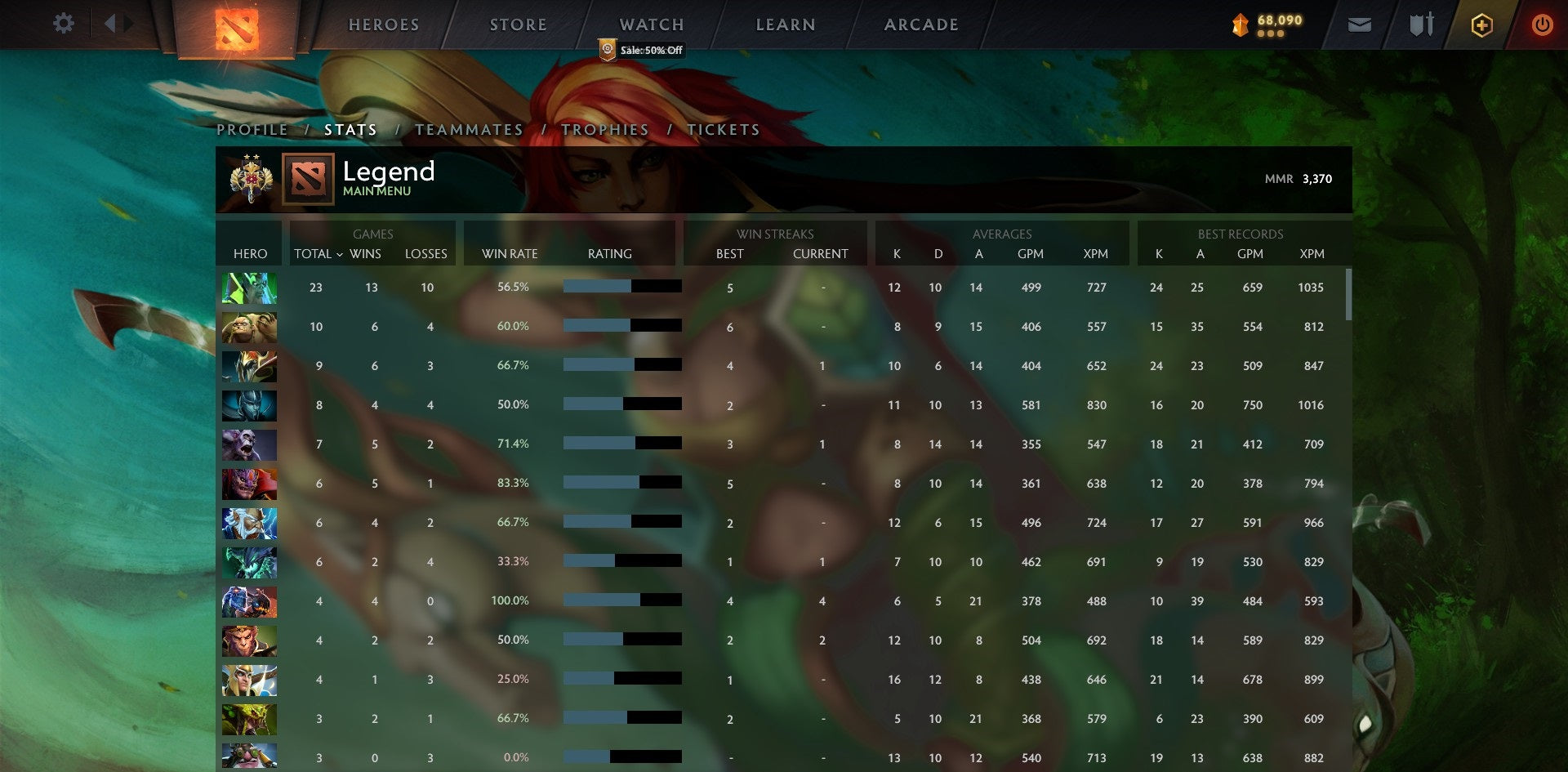
Task: Open the WATCH menu
Action: pyautogui.click(x=651, y=25)
